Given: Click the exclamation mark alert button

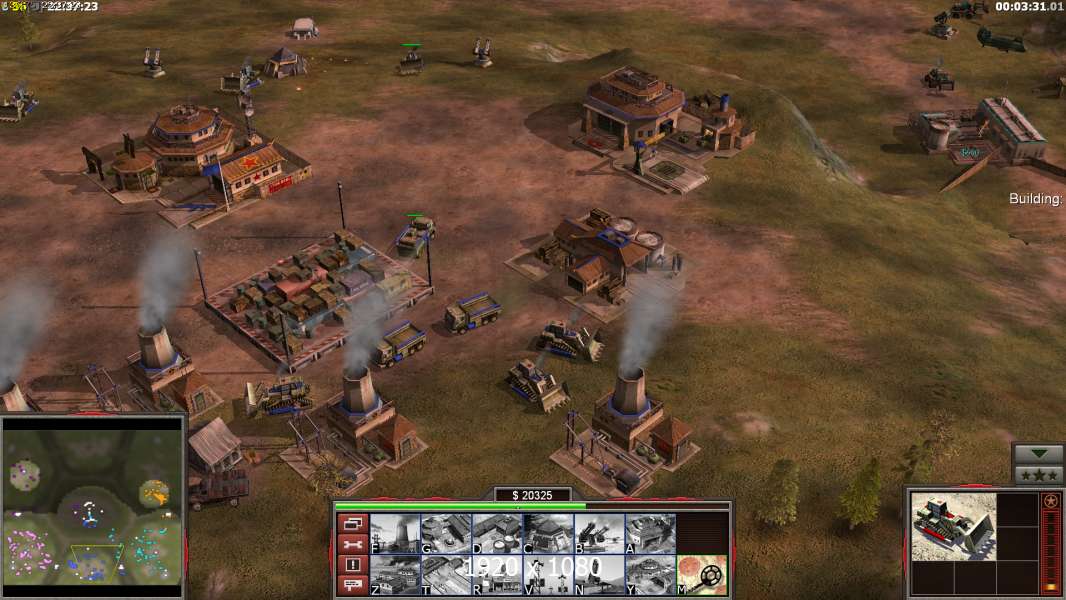Looking at the screenshot, I should [x=351, y=565].
